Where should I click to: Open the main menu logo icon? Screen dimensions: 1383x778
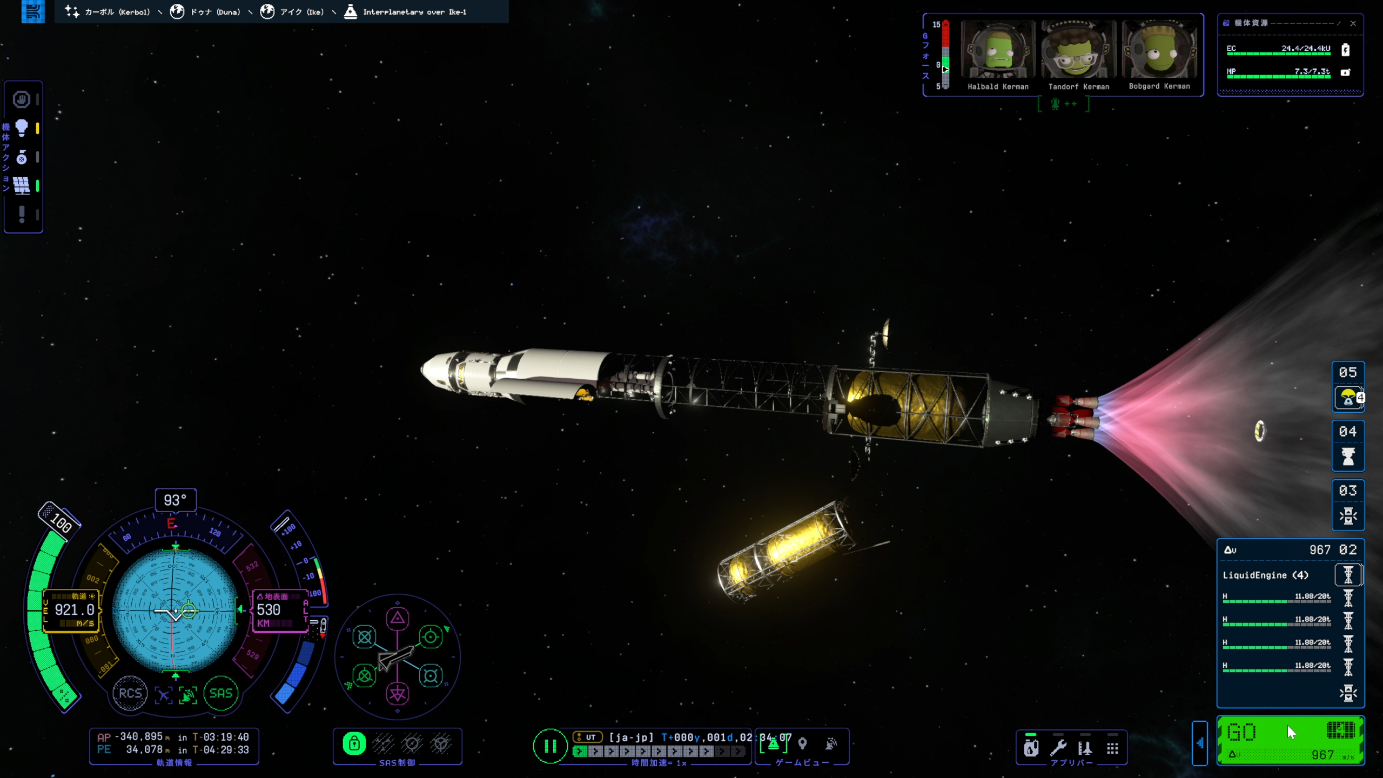tap(33, 12)
